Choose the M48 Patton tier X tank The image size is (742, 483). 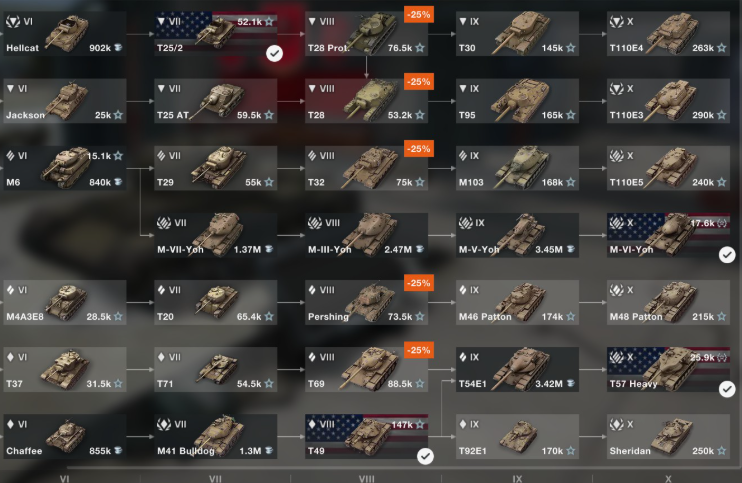(x=668, y=302)
